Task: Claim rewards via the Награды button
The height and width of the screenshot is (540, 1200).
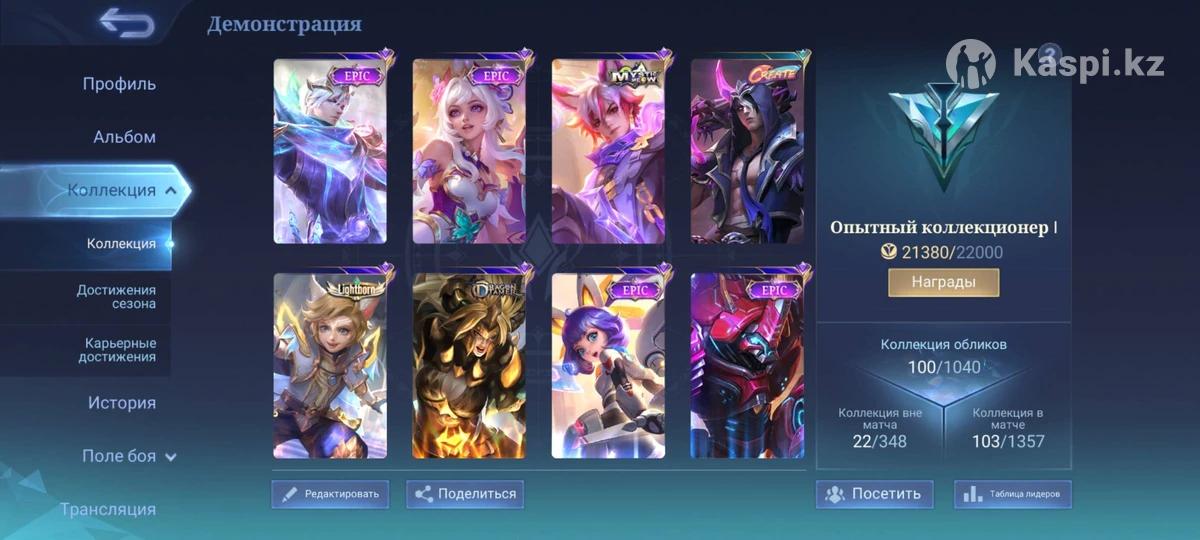Action: 943,282
